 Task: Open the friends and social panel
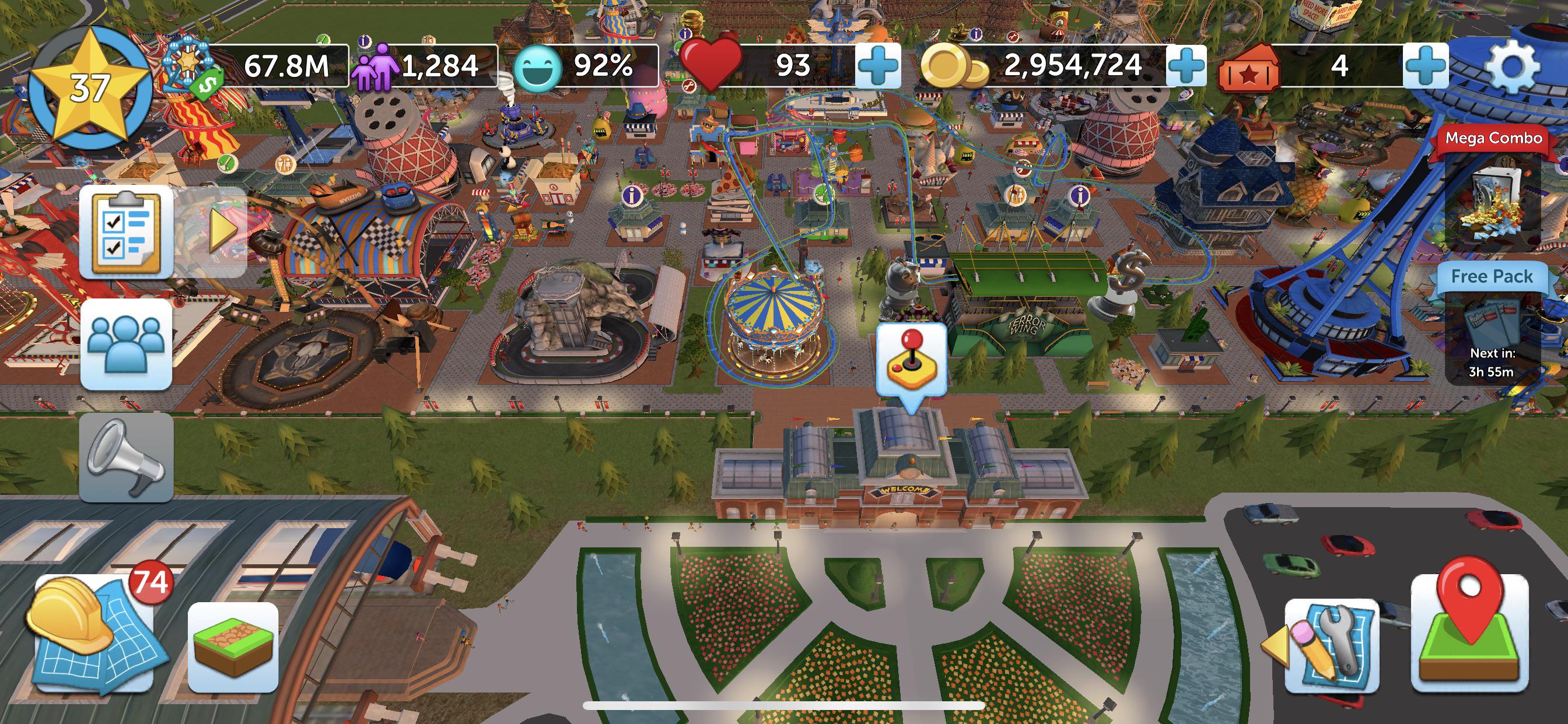click(x=126, y=344)
